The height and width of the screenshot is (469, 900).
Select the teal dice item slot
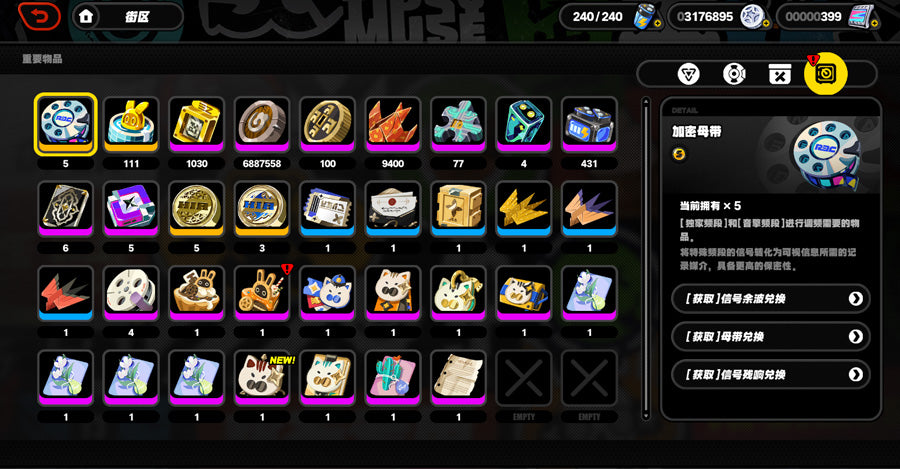[524, 124]
